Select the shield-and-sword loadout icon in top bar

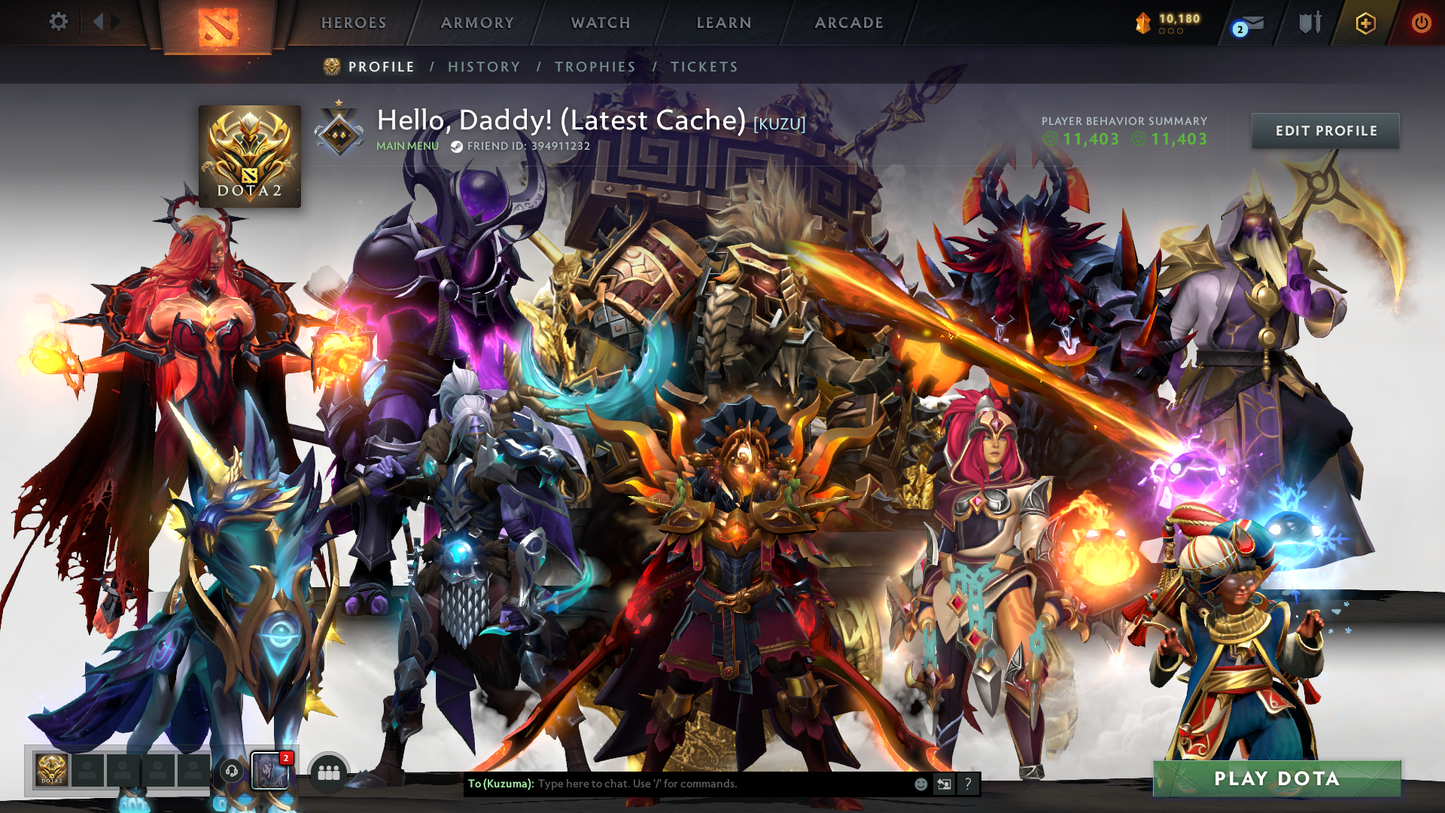tap(1309, 22)
